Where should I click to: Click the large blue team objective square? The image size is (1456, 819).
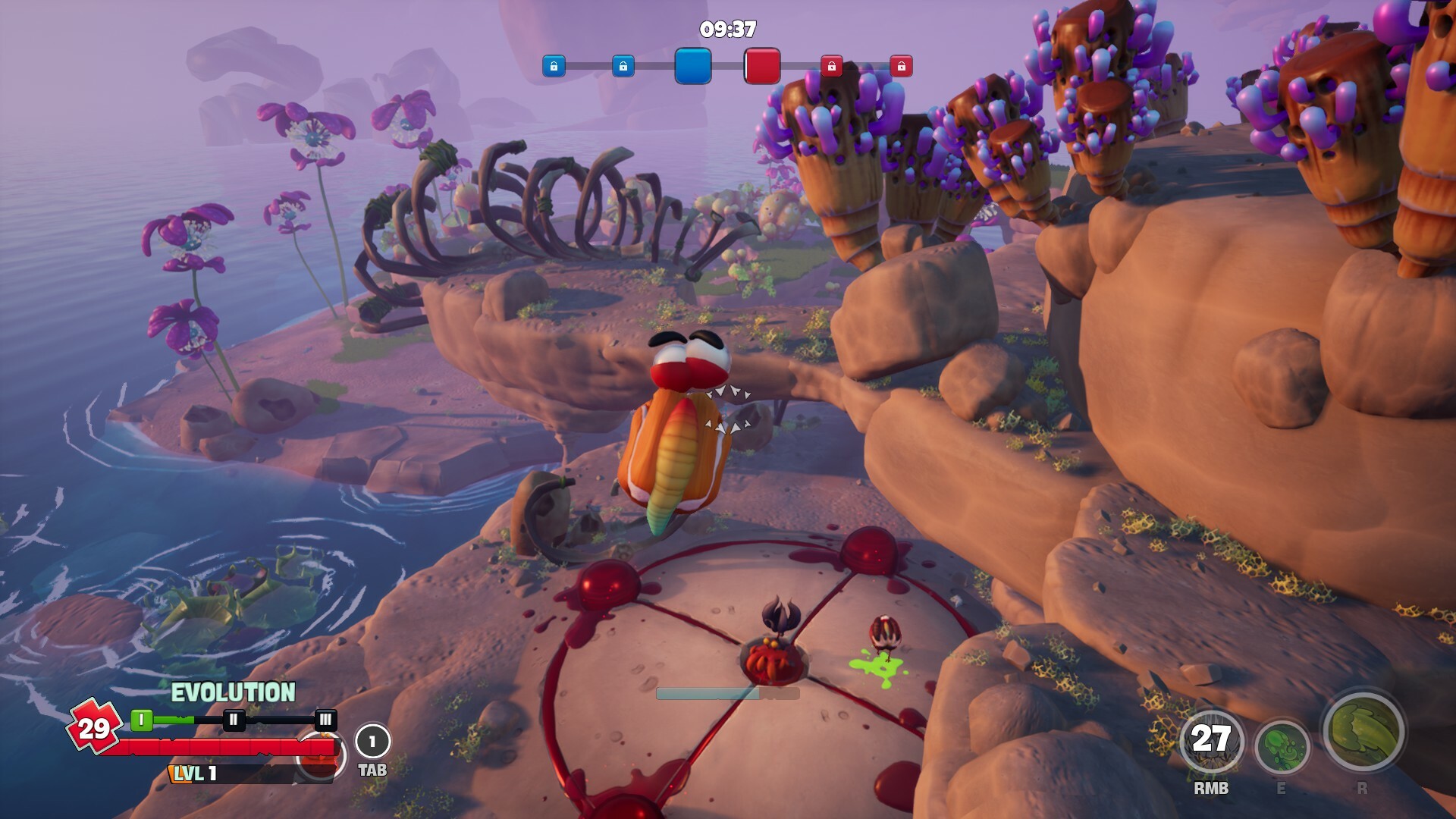click(x=692, y=66)
